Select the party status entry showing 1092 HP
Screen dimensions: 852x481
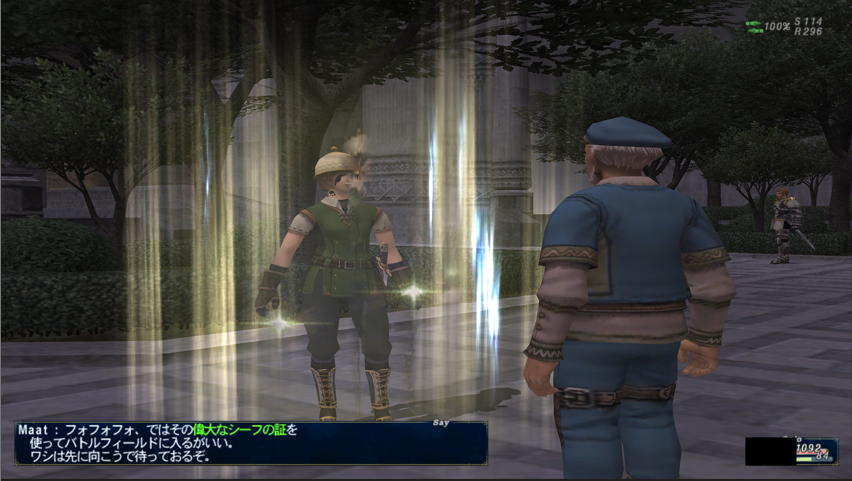(x=791, y=451)
